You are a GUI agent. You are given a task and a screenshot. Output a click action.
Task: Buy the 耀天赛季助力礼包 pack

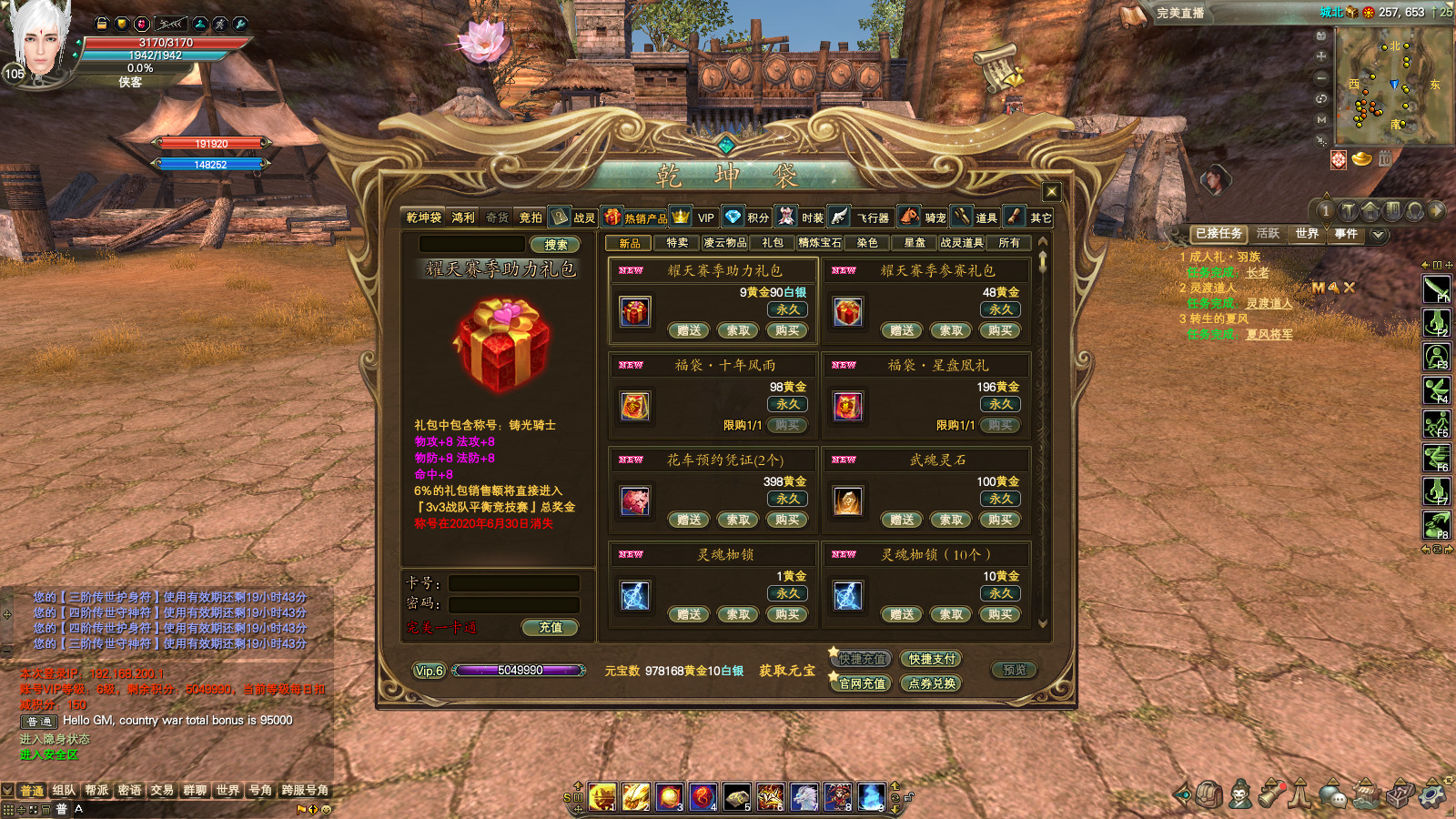coord(787,330)
